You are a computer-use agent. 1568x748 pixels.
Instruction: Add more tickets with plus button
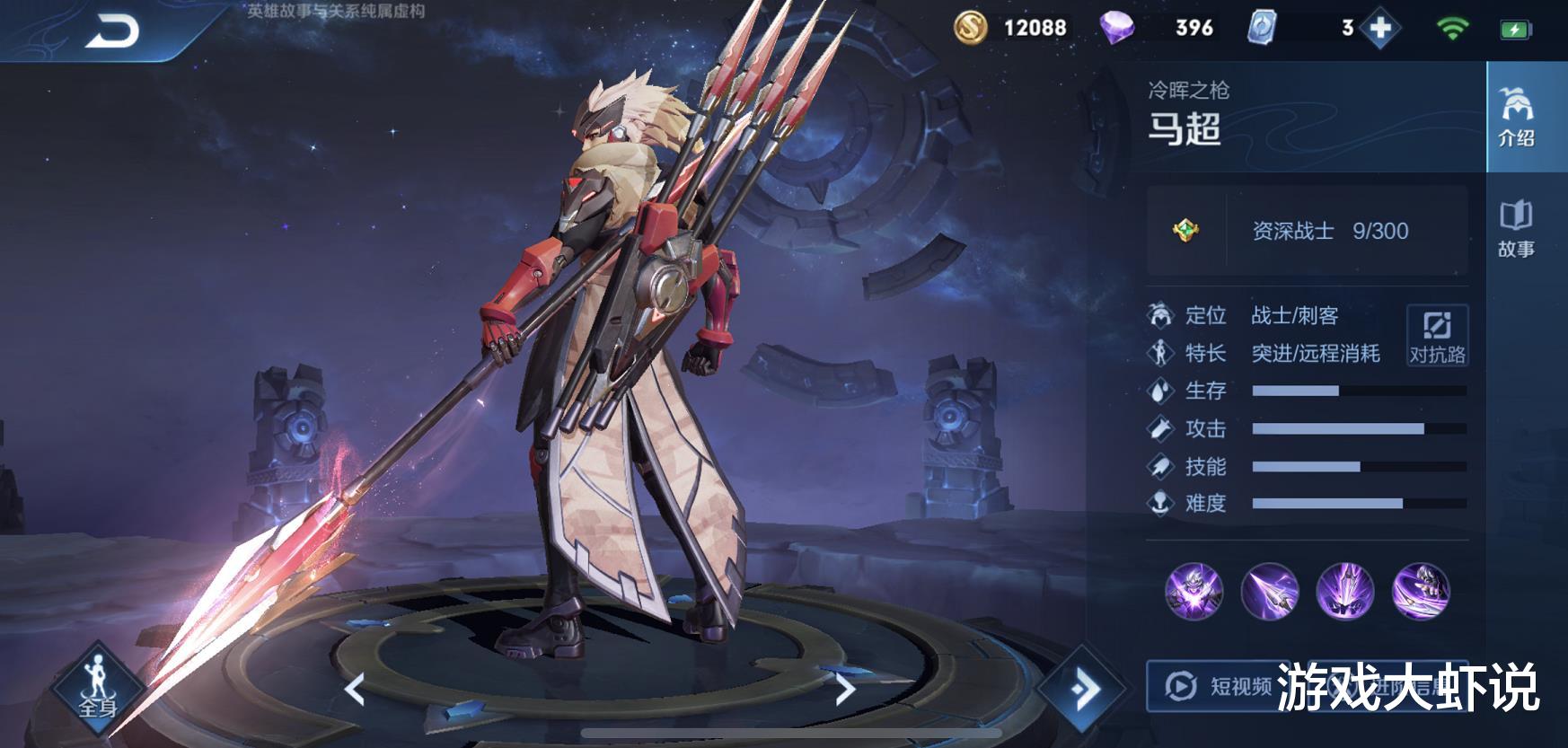tap(1380, 29)
